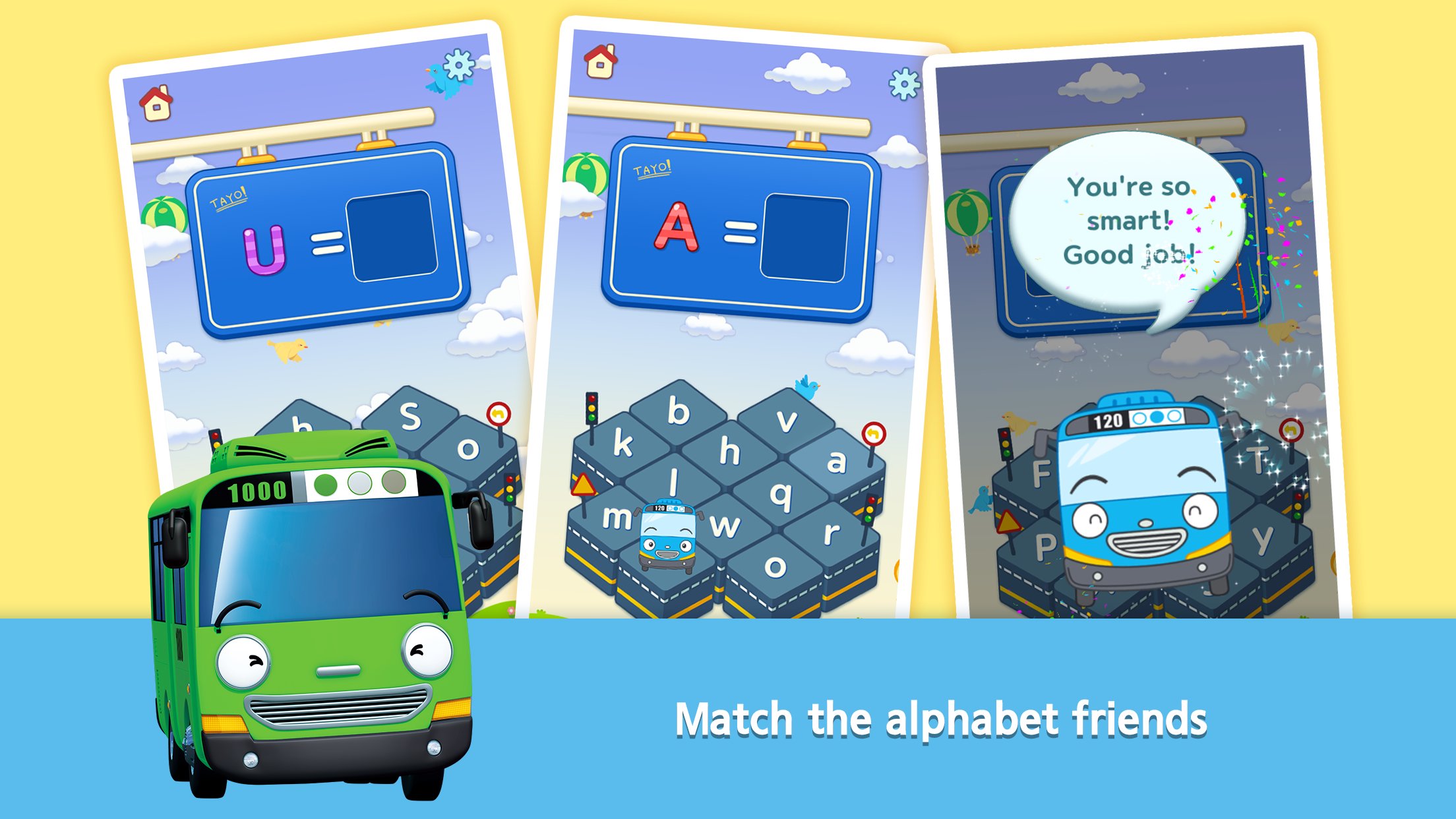
Task: Choose the lowercase b tile
Action: tap(679, 411)
